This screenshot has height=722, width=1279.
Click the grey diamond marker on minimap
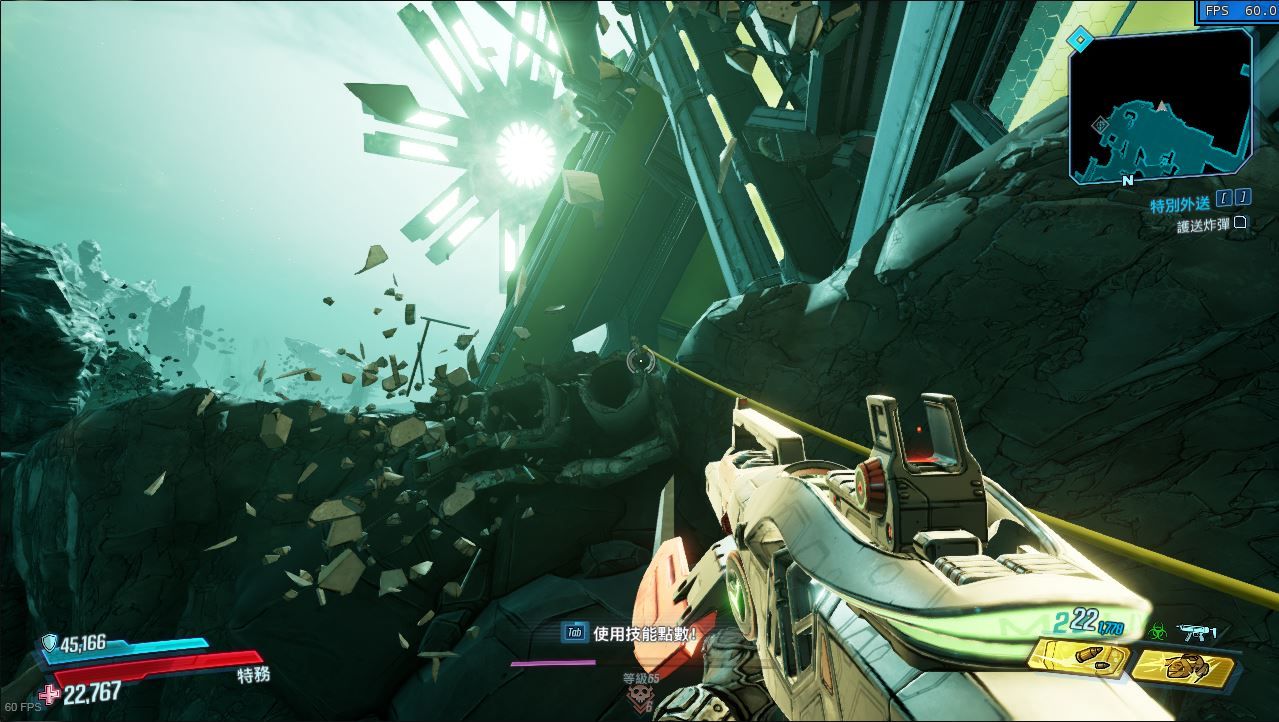point(1101,124)
